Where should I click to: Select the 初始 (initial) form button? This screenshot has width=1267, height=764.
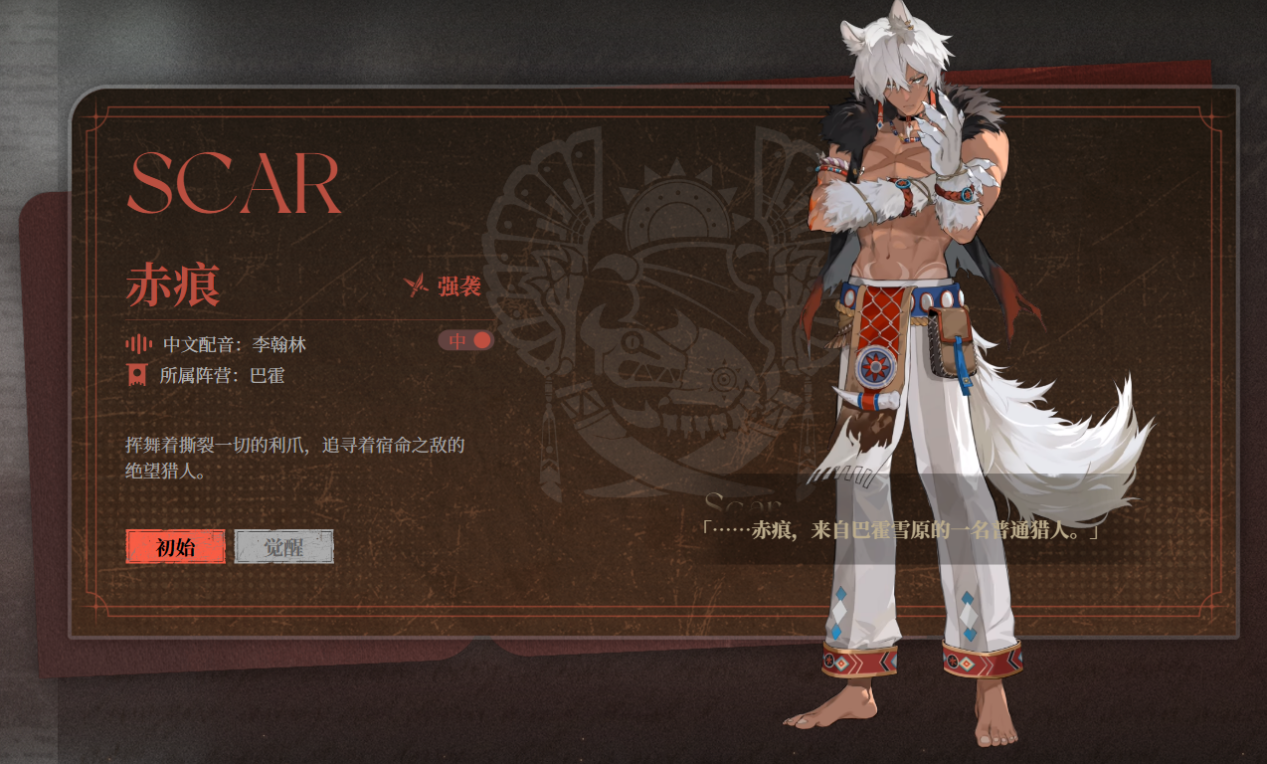(175, 547)
